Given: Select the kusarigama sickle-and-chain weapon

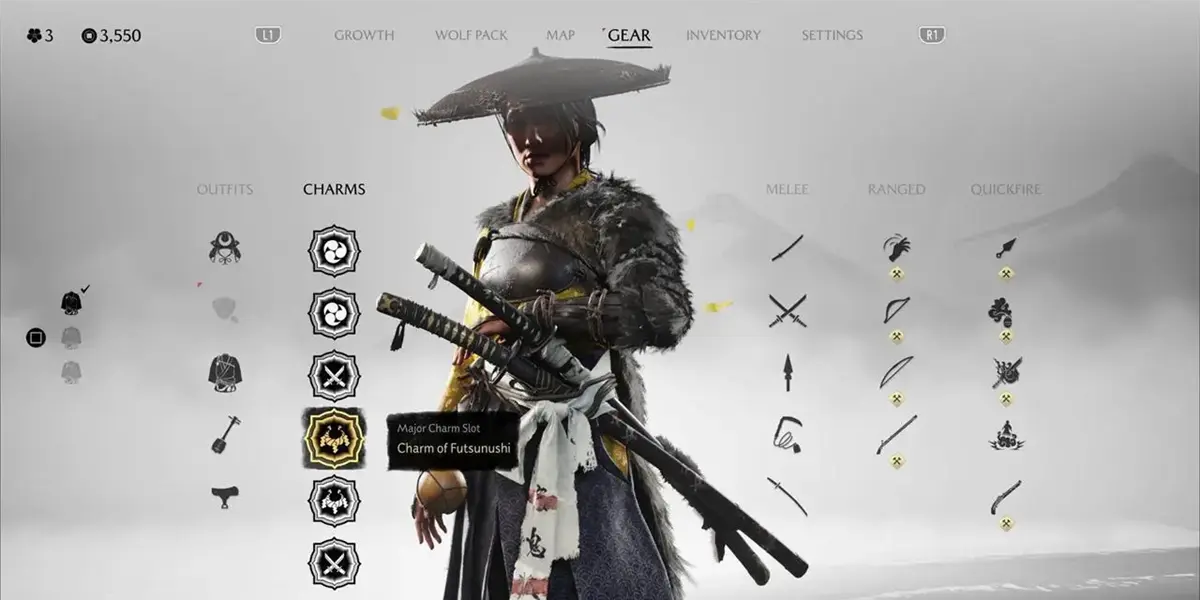Looking at the screenshot, I should tap(787, 434).
